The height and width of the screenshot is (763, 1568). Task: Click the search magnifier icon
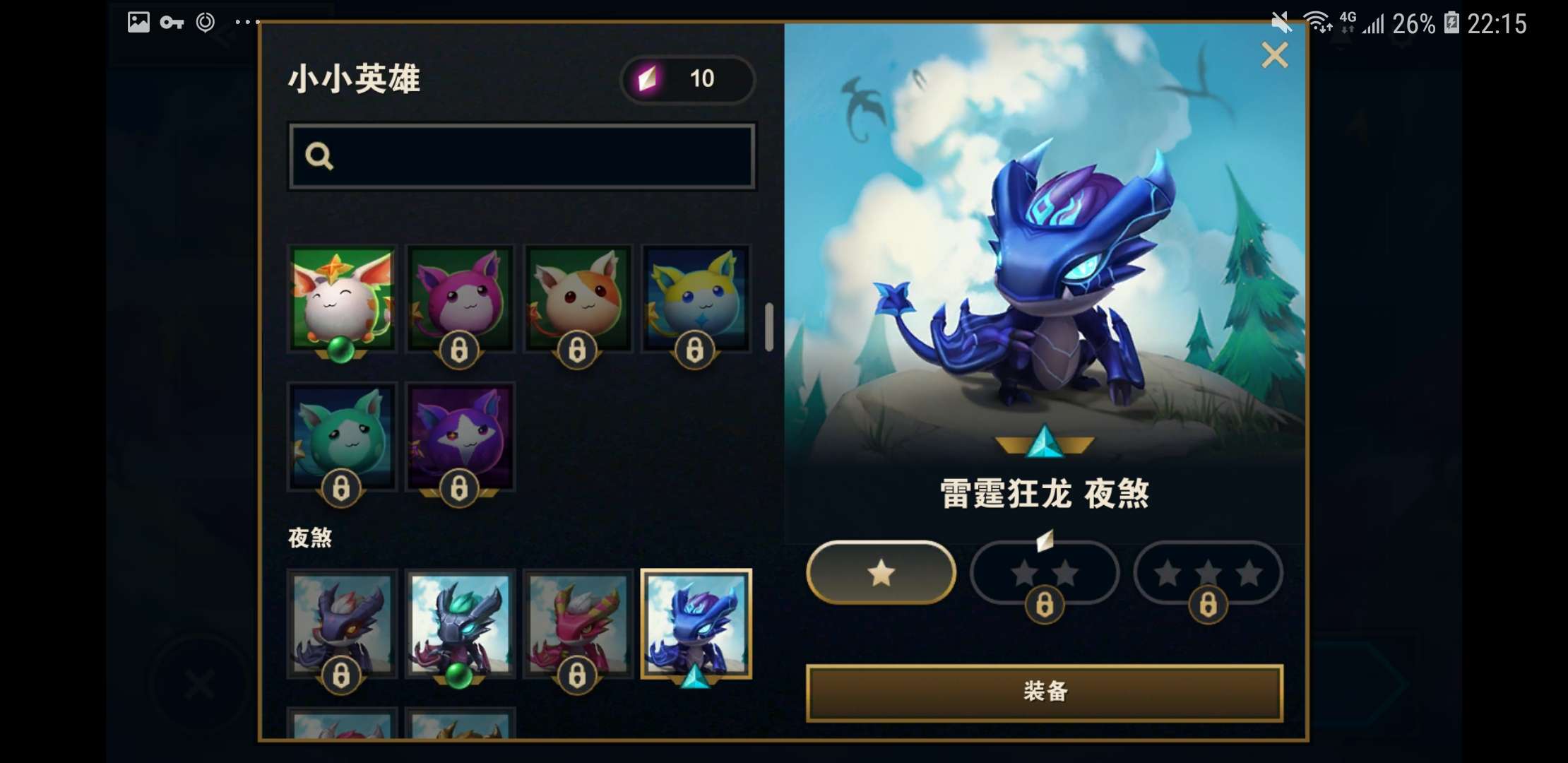point(321,155)
